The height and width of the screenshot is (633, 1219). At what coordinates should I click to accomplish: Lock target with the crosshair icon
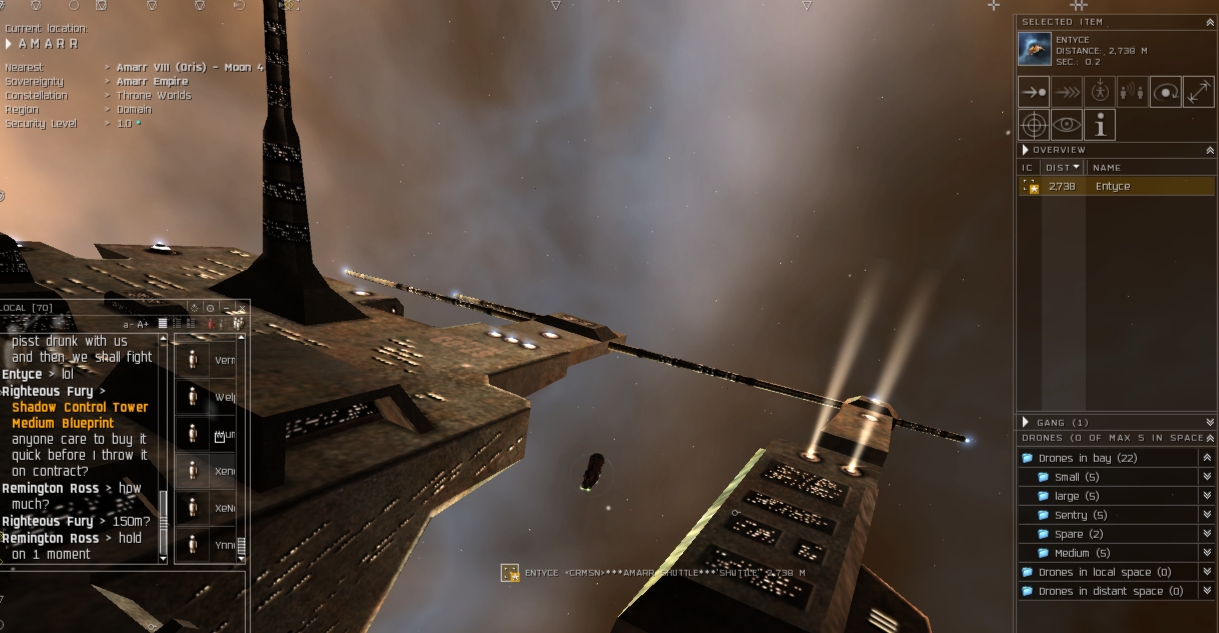click(1033, 125)
